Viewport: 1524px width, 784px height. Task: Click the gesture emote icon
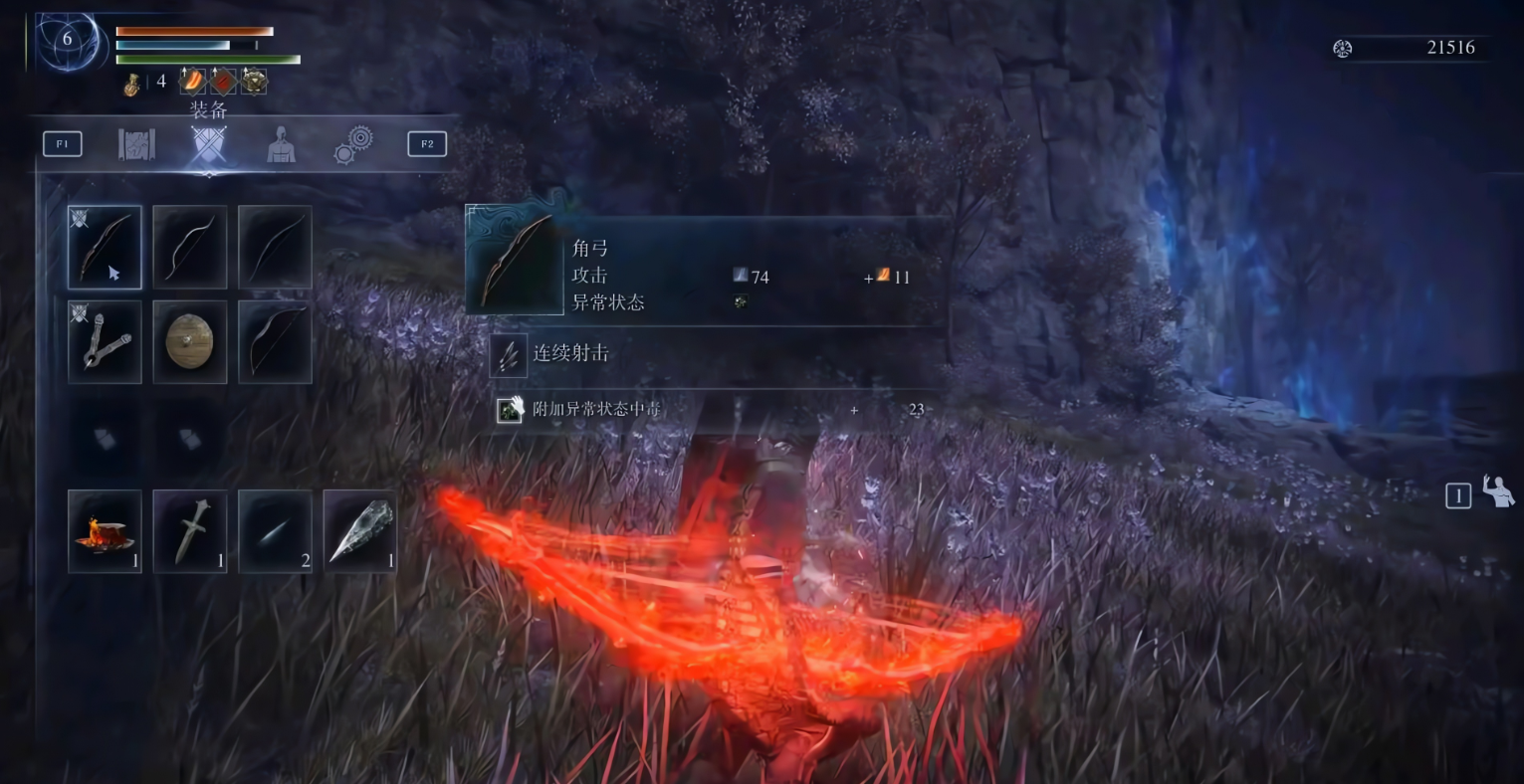tap(1497, 491)
